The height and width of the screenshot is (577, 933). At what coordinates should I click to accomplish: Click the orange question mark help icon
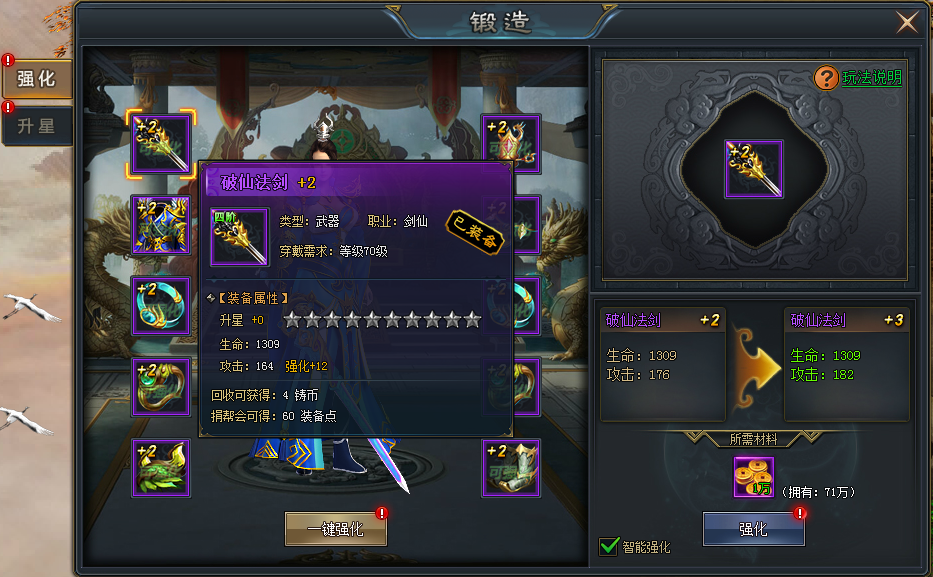(x=827, y=78)
